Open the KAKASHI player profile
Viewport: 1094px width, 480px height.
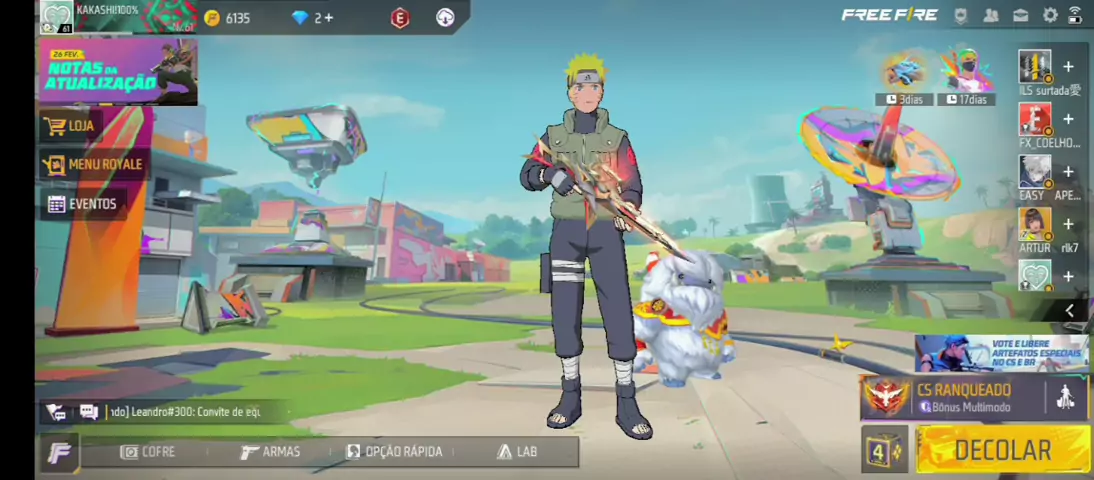[x=57, y=17]
